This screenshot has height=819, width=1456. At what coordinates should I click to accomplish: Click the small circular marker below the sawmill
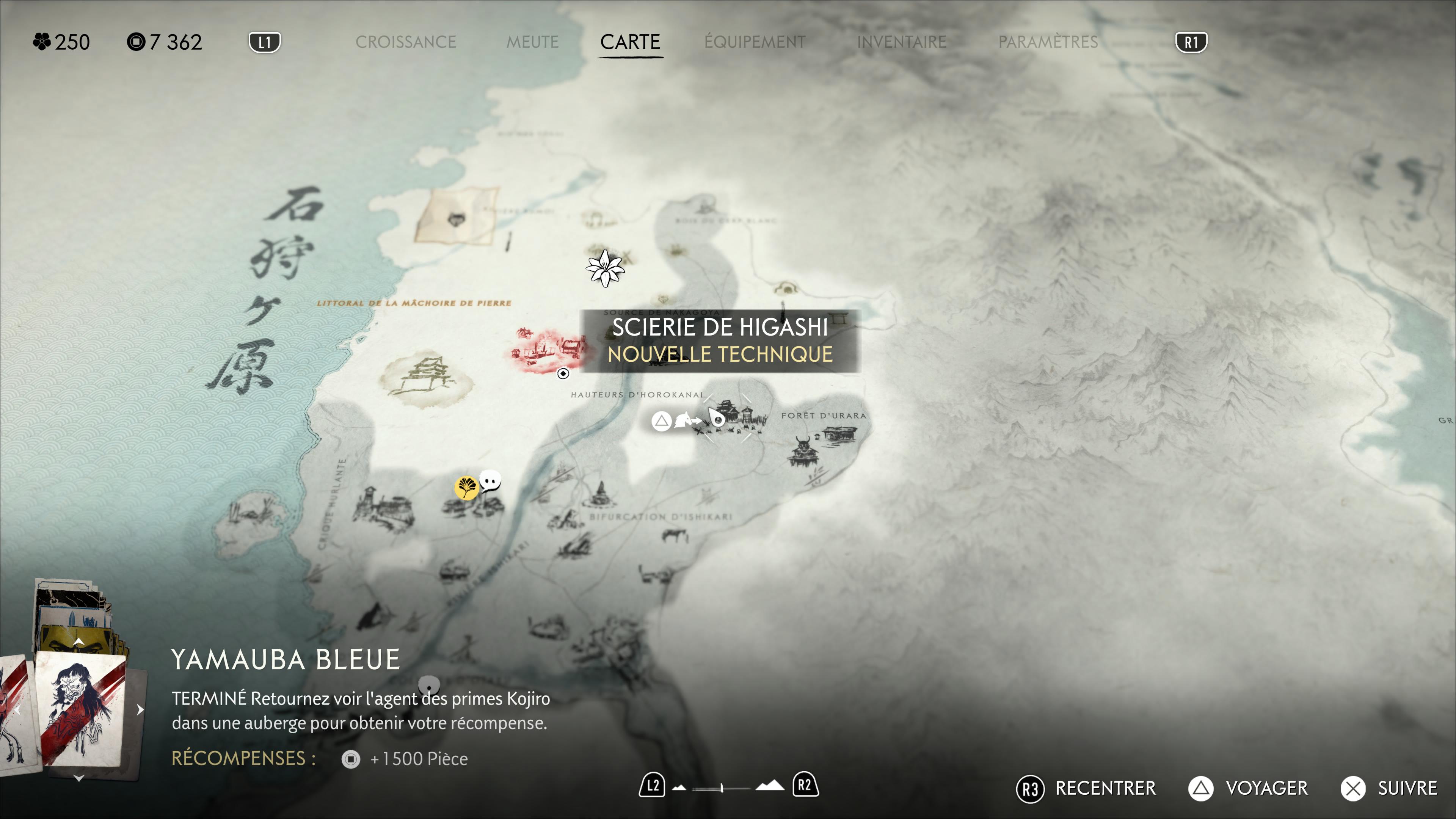point(563,373)
